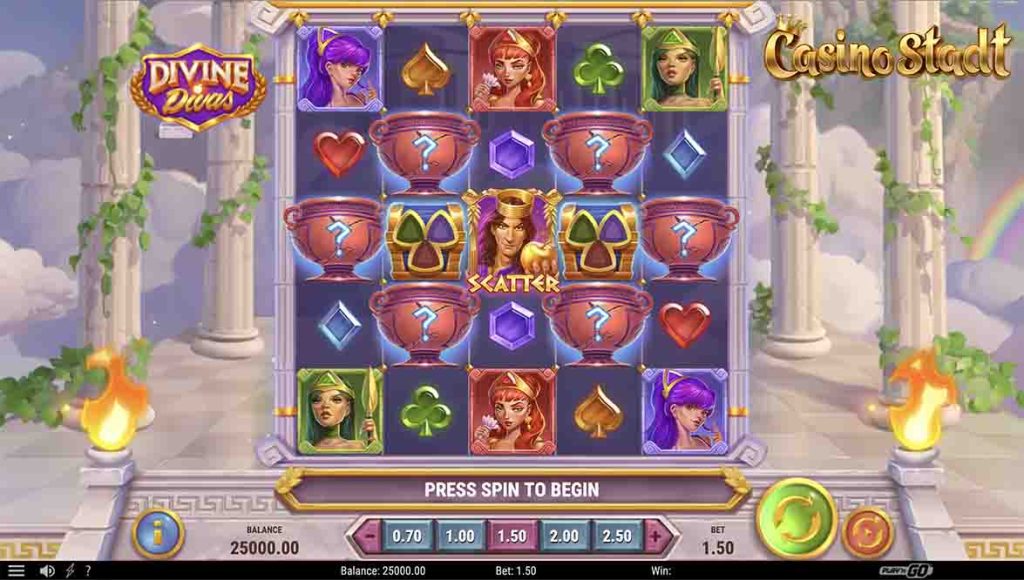Pick the 2.50 bet amount
1024x580 pixels.
(x=616, y=536)
